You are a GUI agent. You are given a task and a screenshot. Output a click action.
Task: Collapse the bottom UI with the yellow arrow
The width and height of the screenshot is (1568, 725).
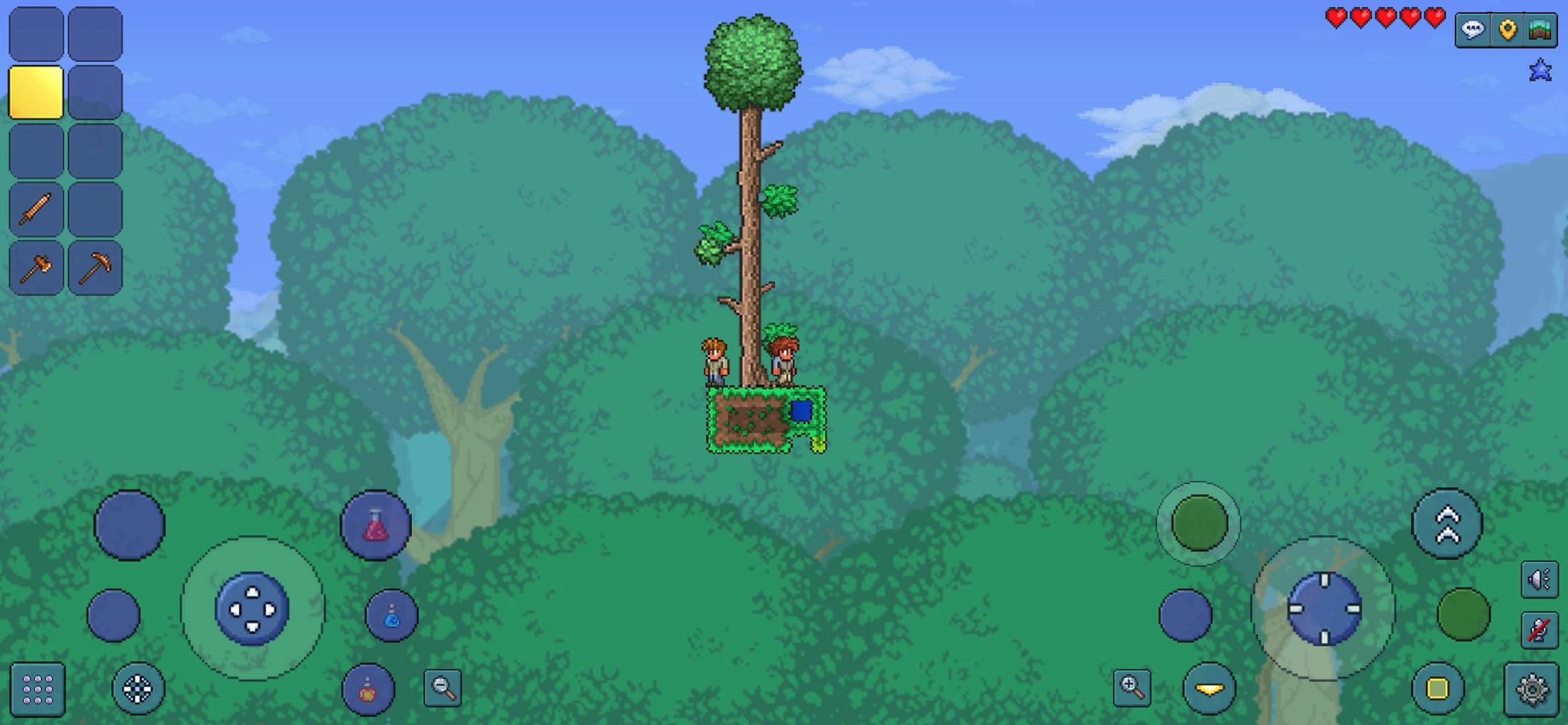pos(1208,687)
